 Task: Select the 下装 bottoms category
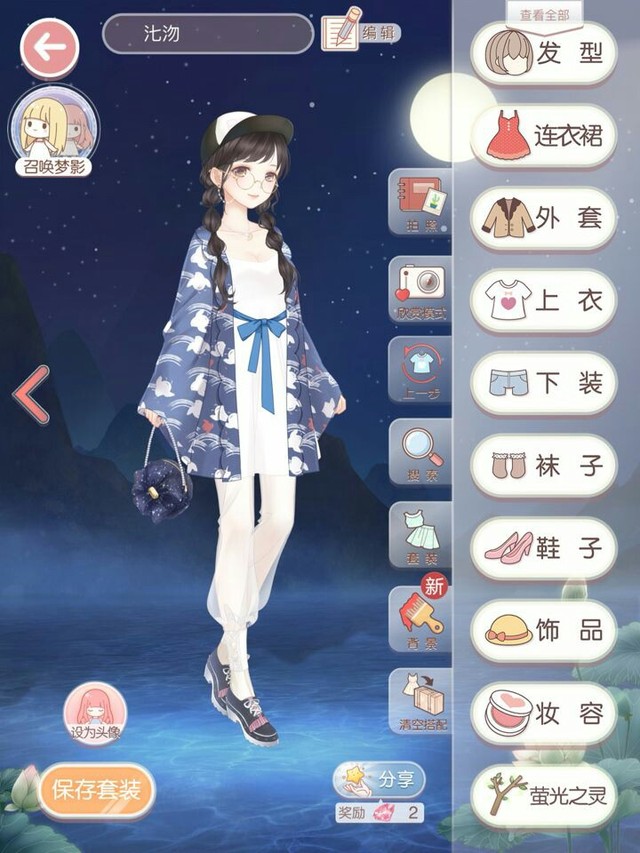[543, 383]
